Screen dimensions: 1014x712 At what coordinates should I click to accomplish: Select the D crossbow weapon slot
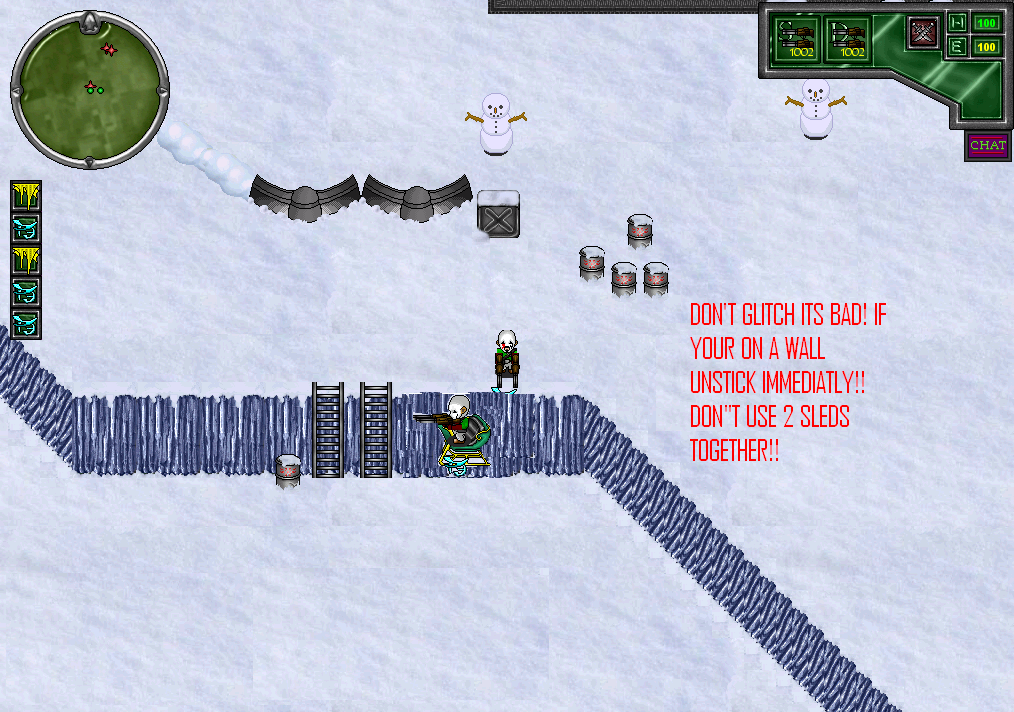coord(848,39)
